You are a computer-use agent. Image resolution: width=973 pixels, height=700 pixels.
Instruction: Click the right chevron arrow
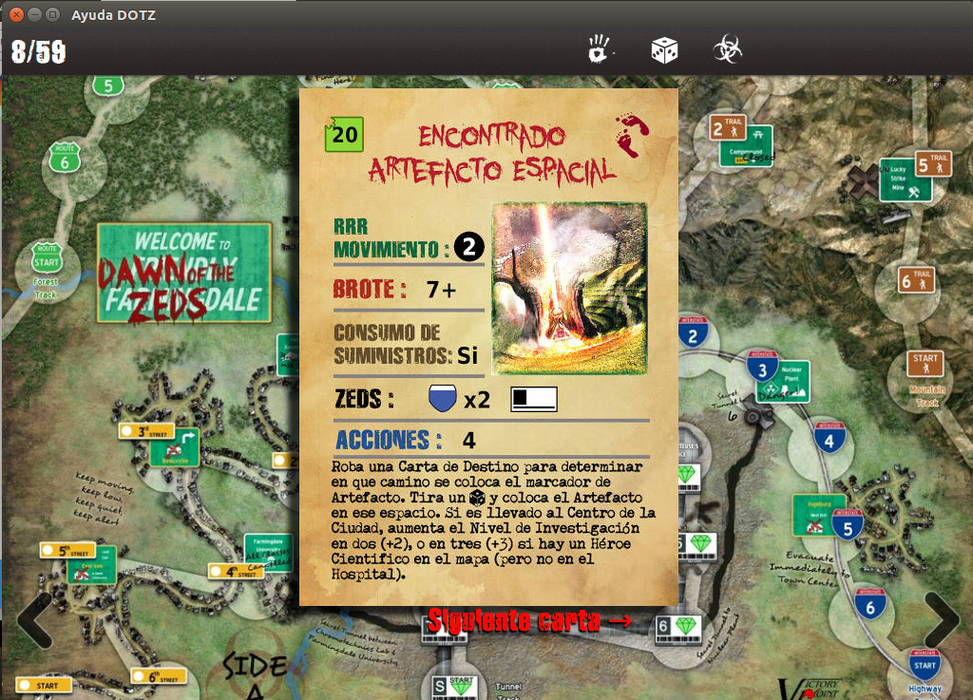click(x=943, y=620)
